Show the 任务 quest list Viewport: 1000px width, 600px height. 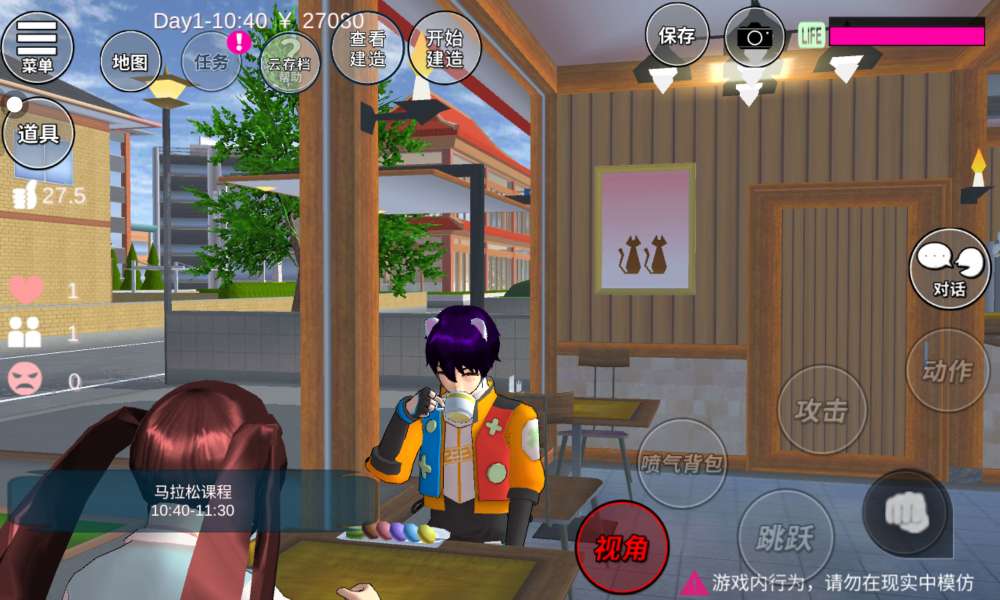212,61
